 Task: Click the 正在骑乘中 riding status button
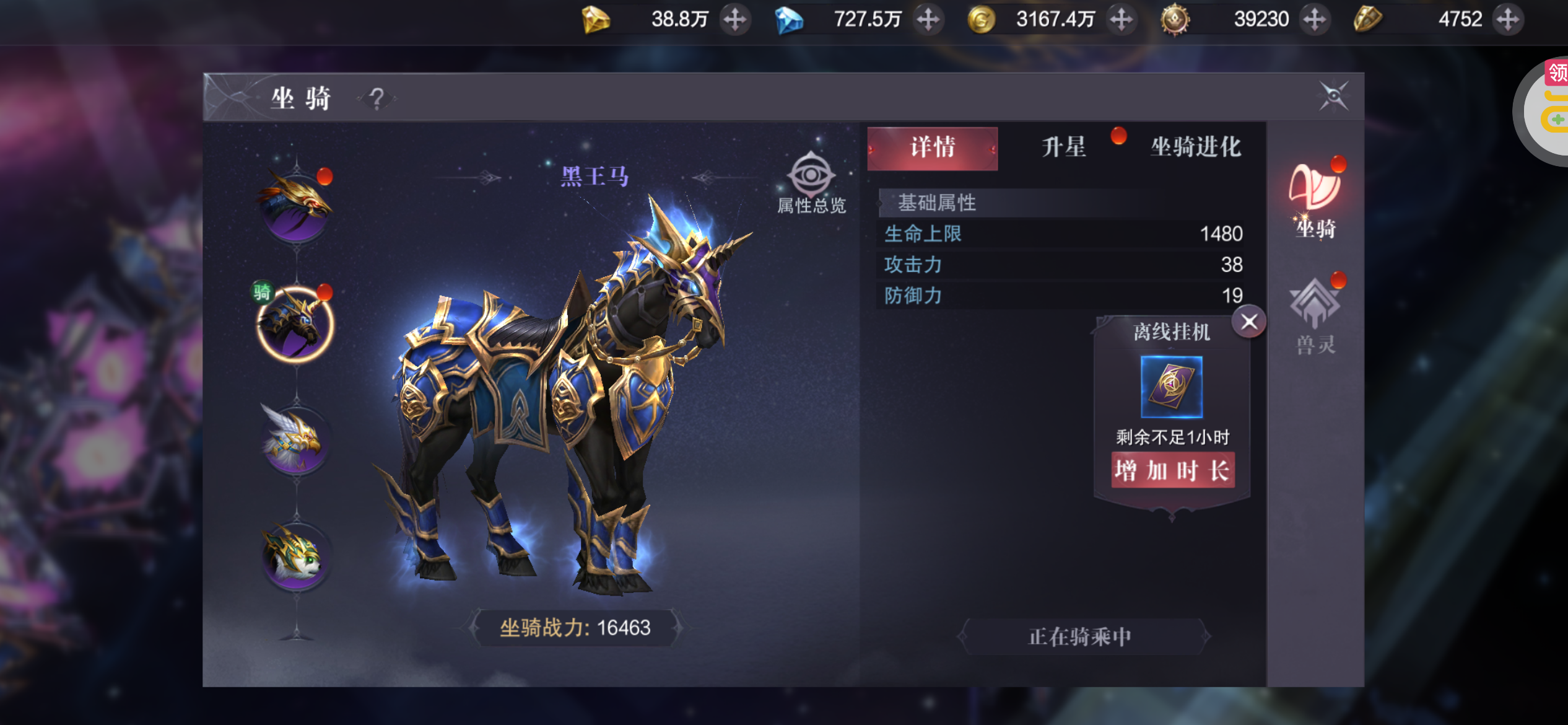pos(1081,636)
